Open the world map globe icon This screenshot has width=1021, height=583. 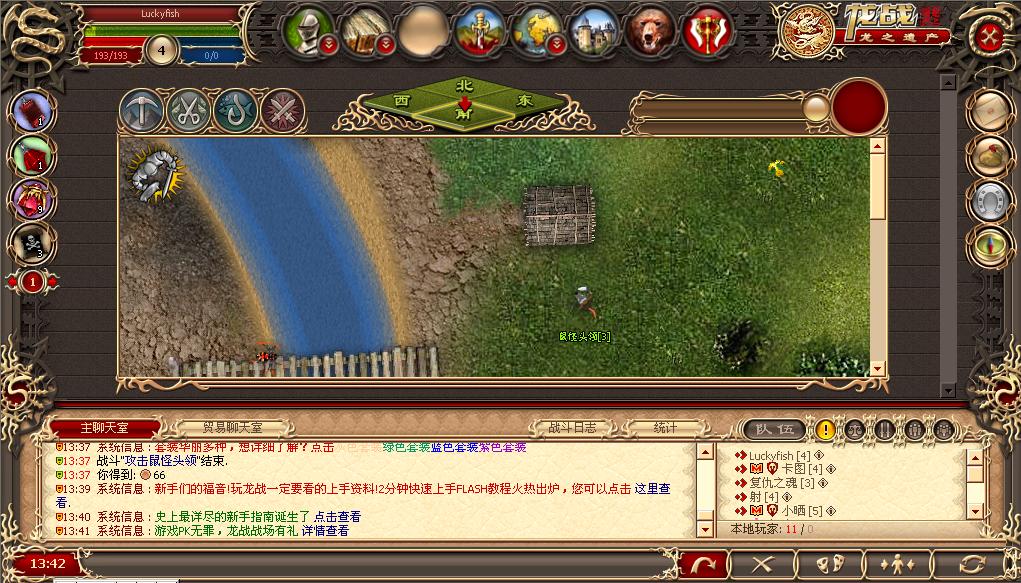click(538, 31)
